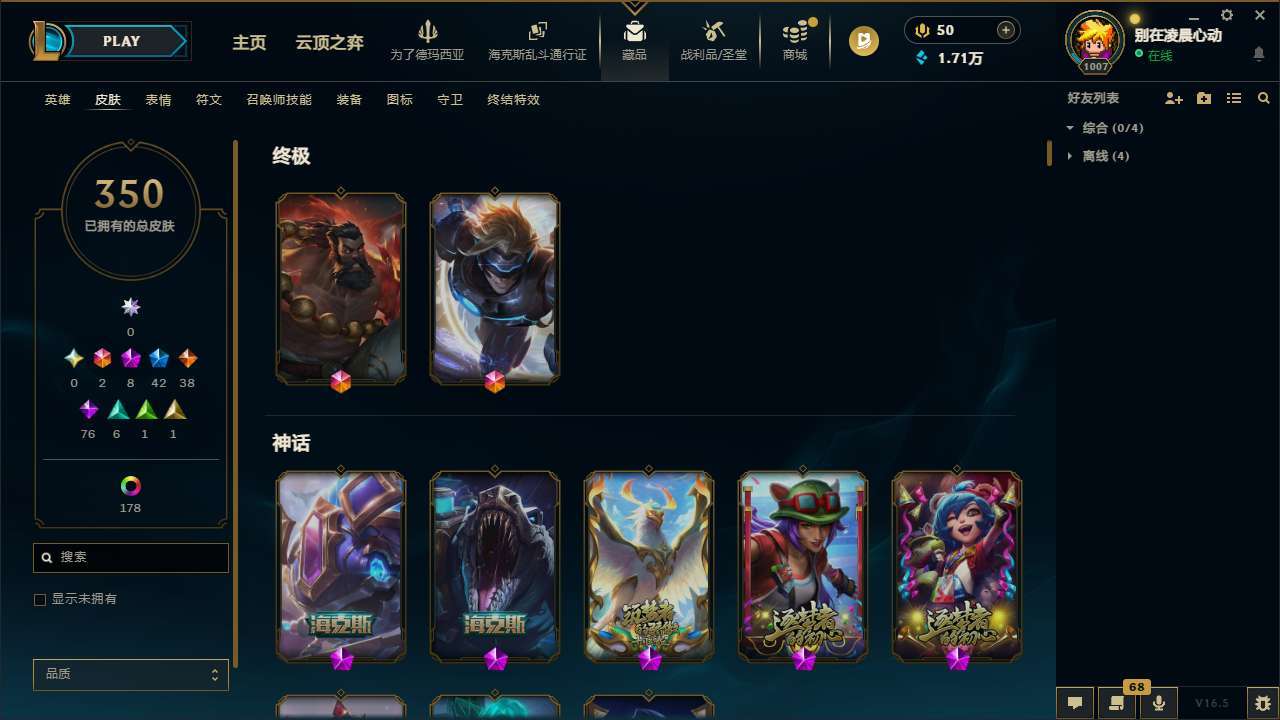Open the 主页 menu item
This screenshot has width=1280, height=720.
[249, 43]
